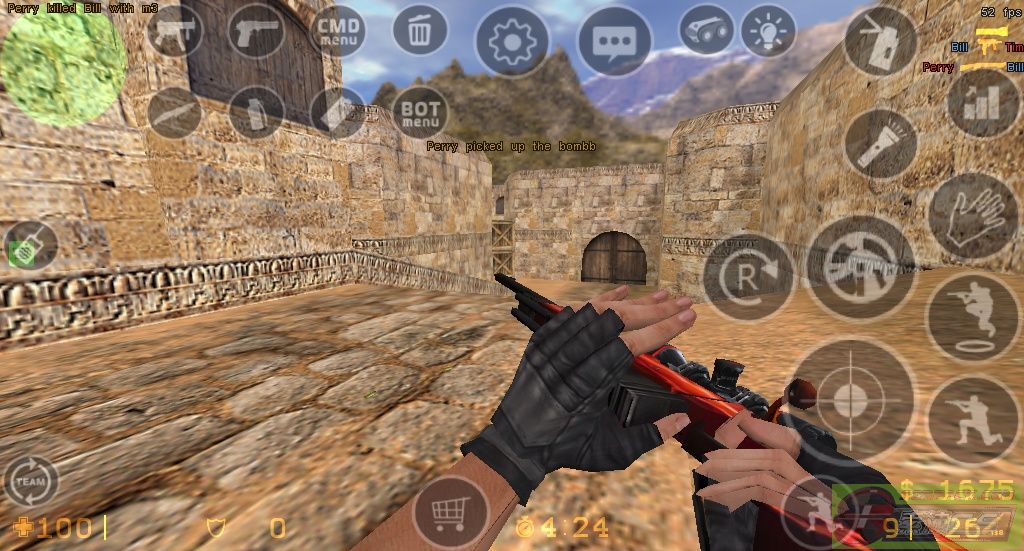Select the submachine gun primary weapon
The height and width of the screenshot is (551, 1024).
point(175,32)
